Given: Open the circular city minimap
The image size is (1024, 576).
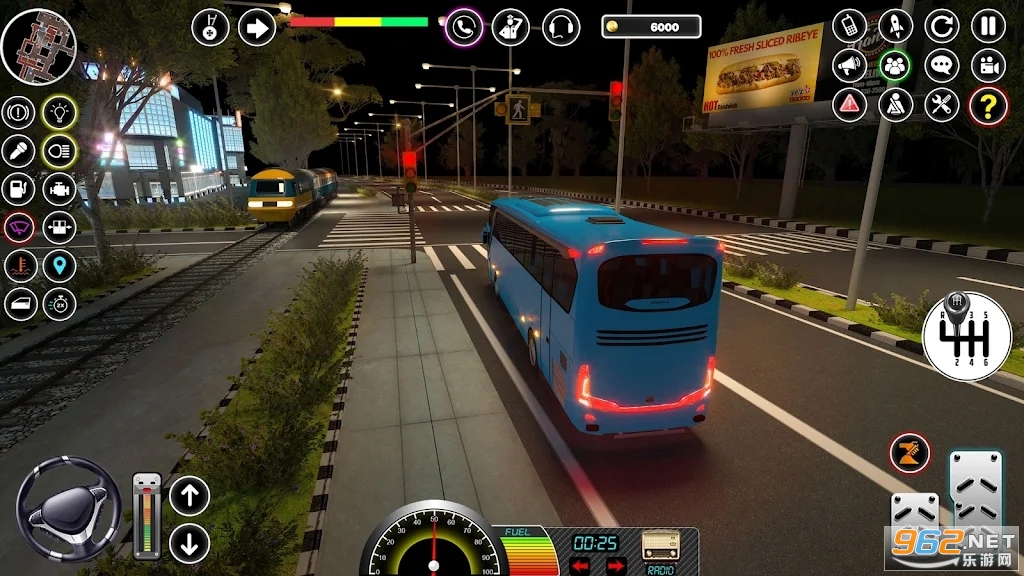Looking at the screenshot, I should pos(39,46).
